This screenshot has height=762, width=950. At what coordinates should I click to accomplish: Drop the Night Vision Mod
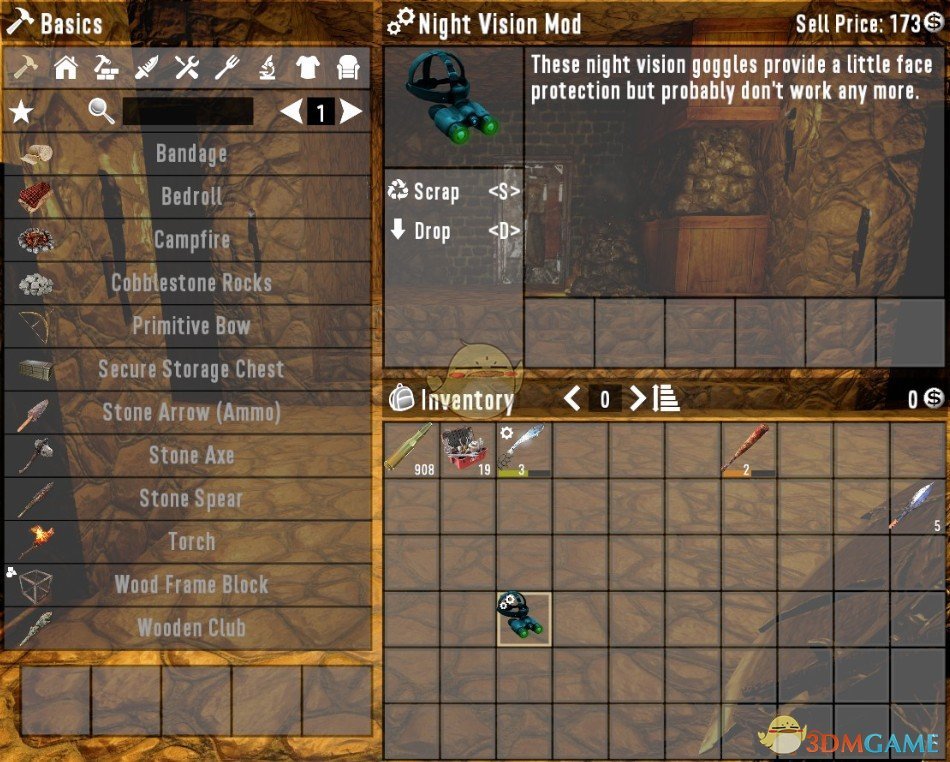(x=432, y=231)
